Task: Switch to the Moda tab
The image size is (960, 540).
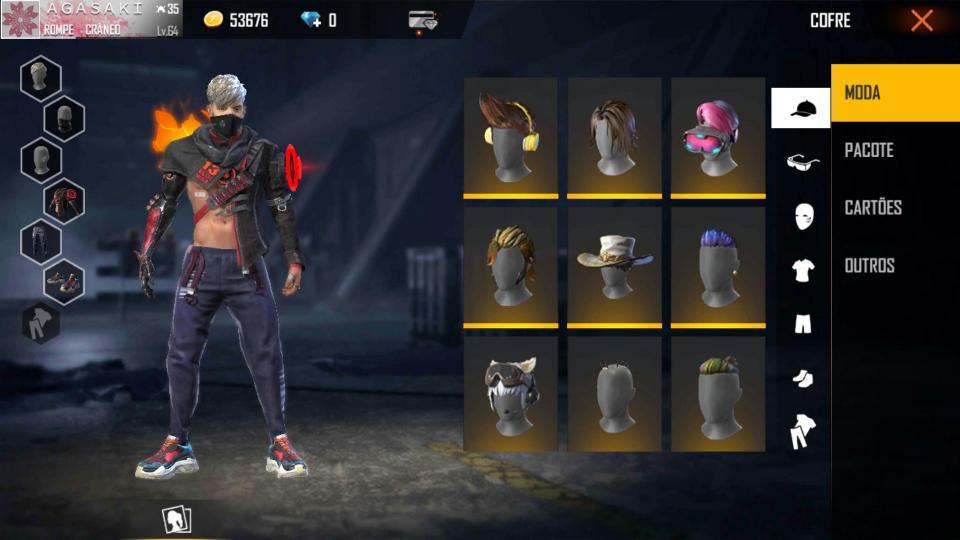Action: coord(894,93)
